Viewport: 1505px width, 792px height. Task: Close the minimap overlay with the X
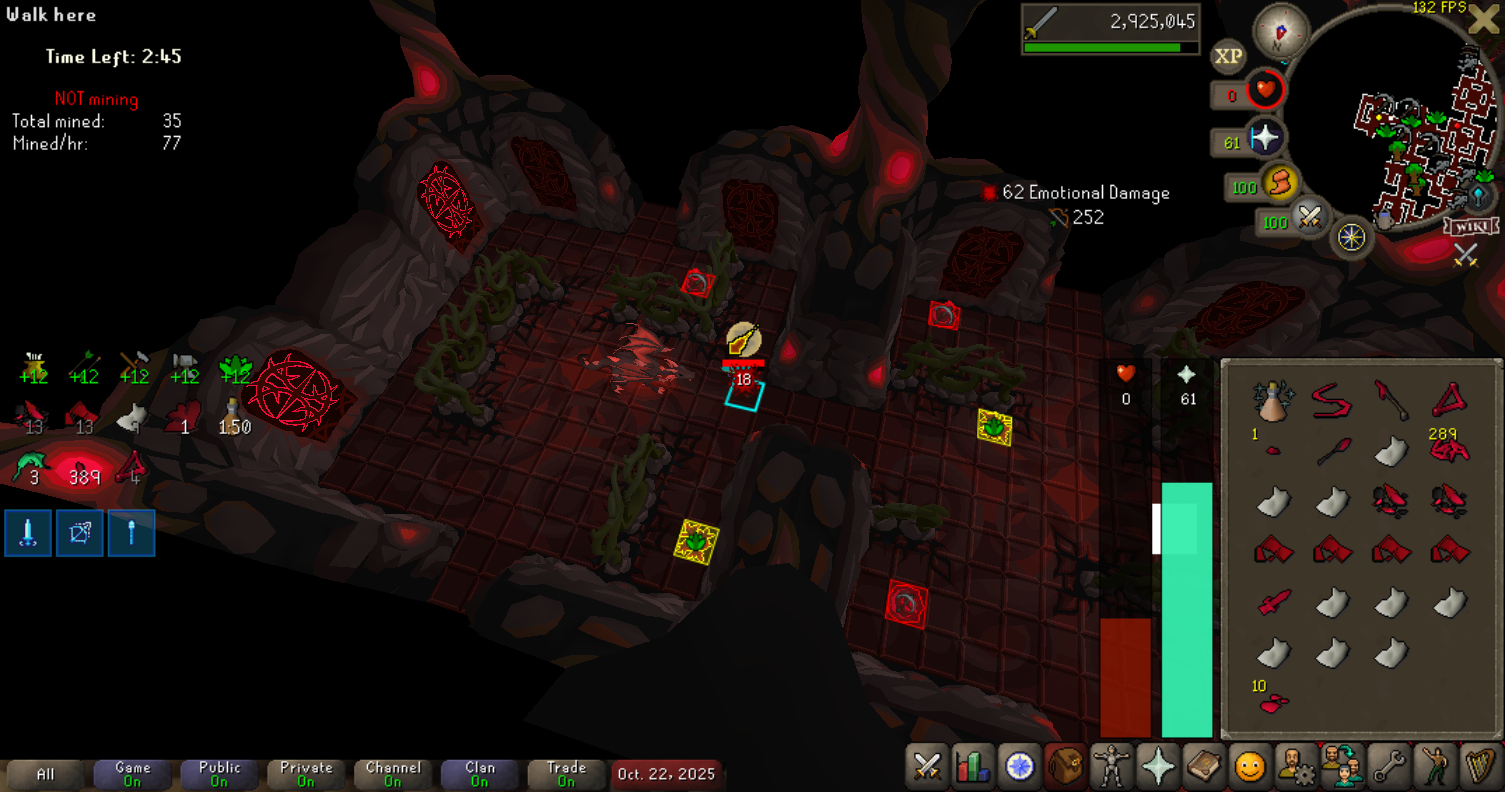[1483, 19]
